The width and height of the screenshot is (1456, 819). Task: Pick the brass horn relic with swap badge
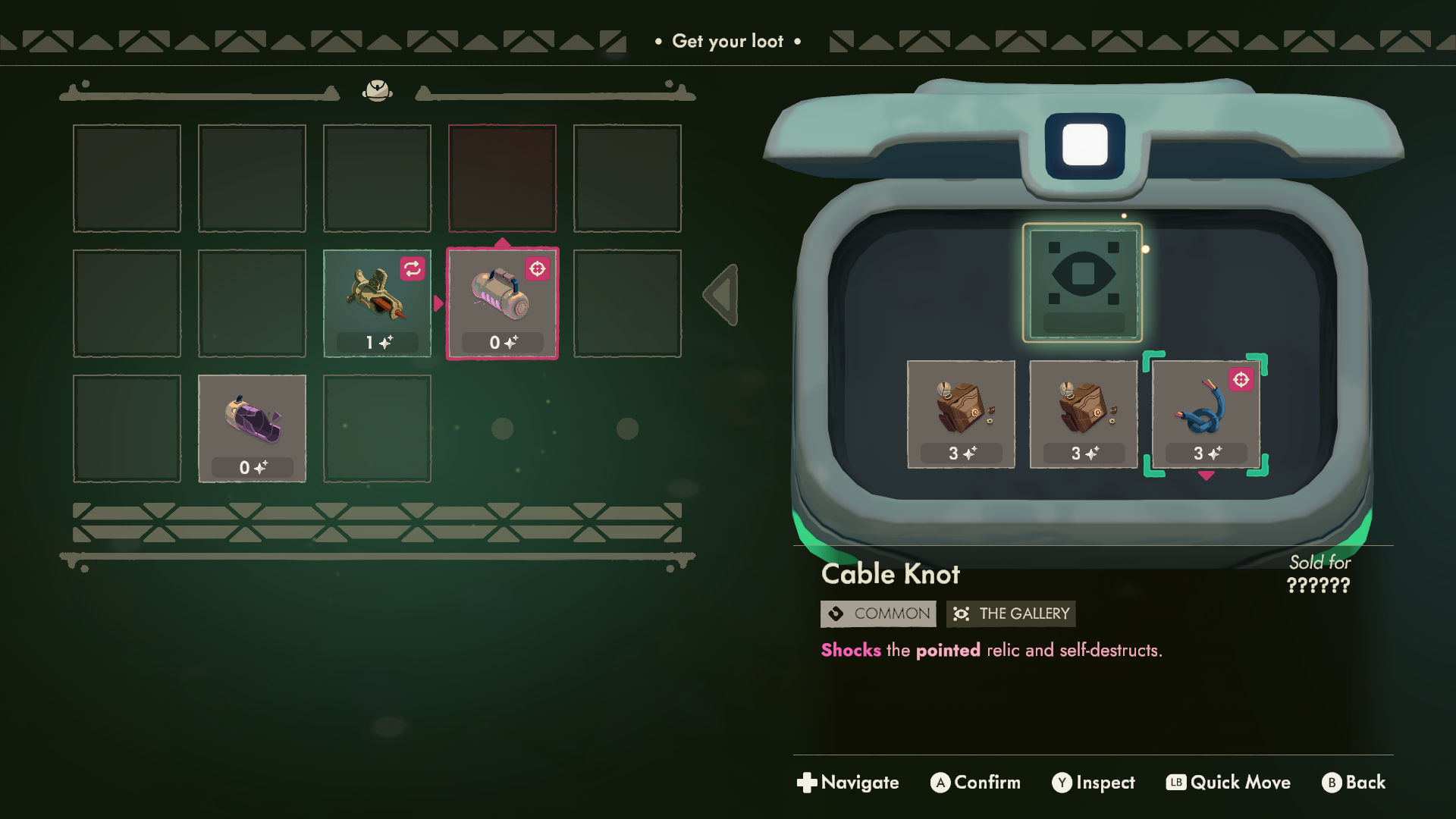377,303
